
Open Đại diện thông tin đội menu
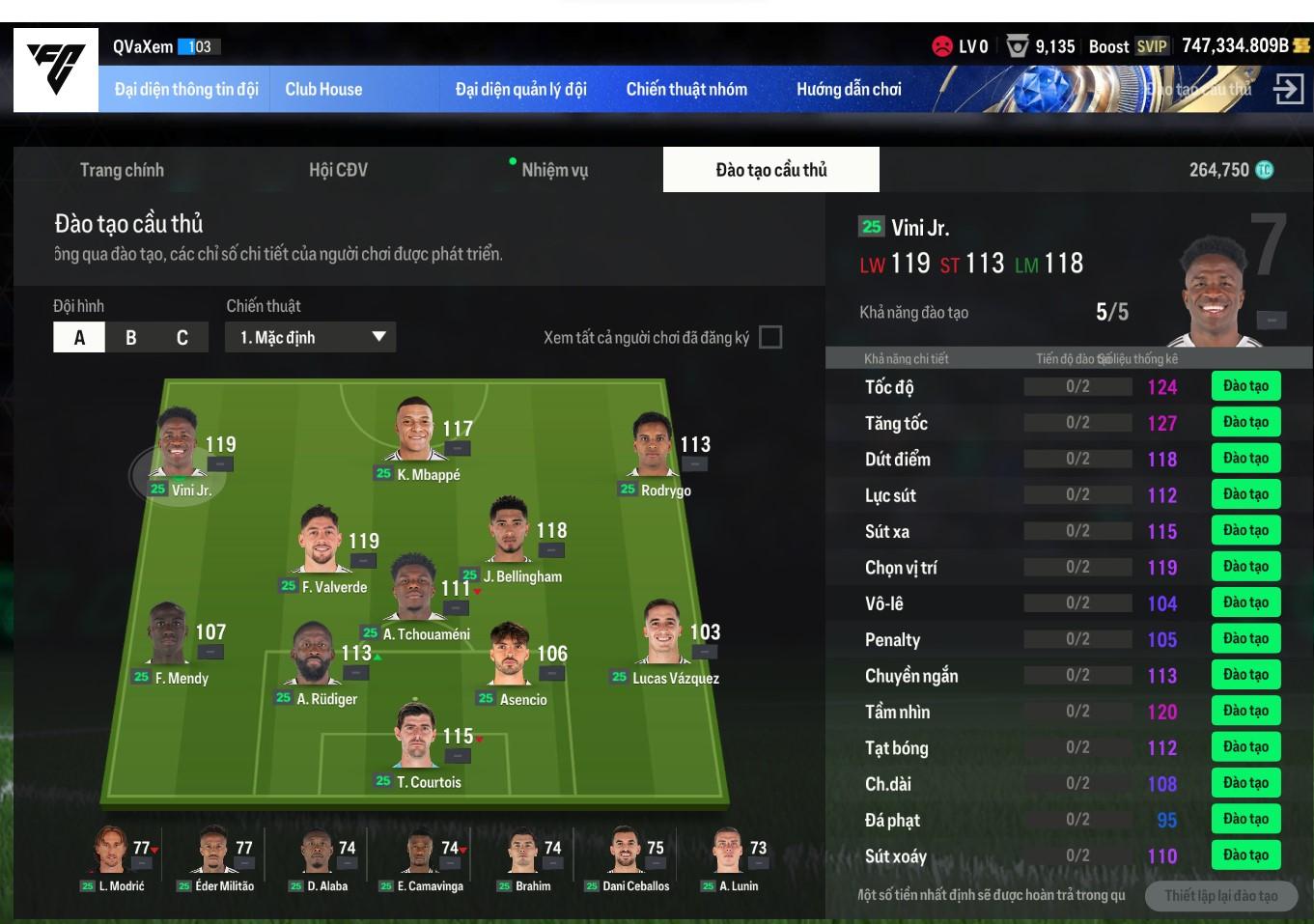pyautogui.click(x=186, y=90)
